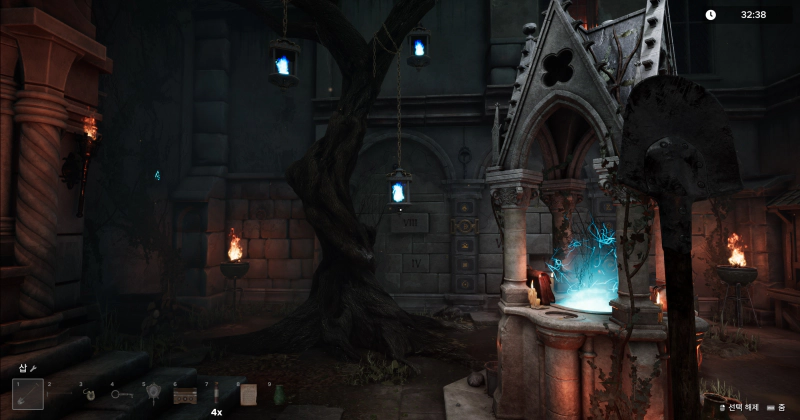The height and width of the screenshot is (420, 800).
Task: Pick the wooden box in slot 6
Action: click(x=184, y=394)
